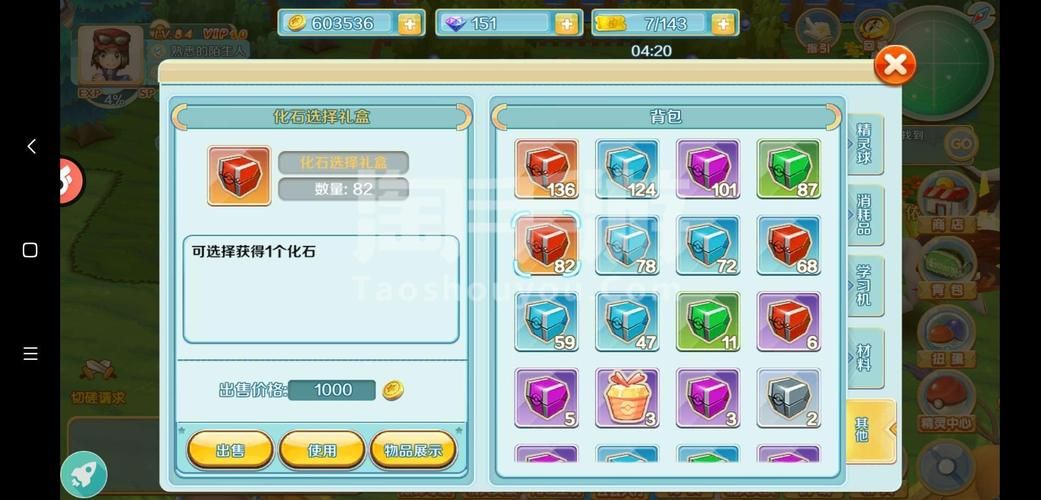Switch to the 消耗品 tab
Image resolution: width=1041 pixels, height=500 pixels.
(864, 214)
